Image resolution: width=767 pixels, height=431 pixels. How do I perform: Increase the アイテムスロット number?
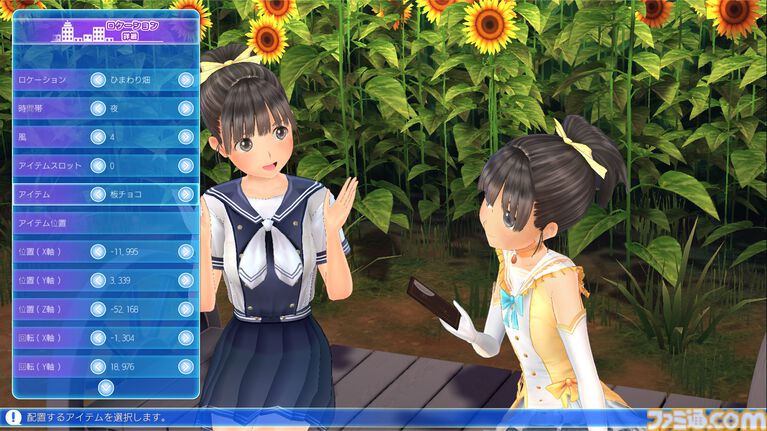point(186,165)
